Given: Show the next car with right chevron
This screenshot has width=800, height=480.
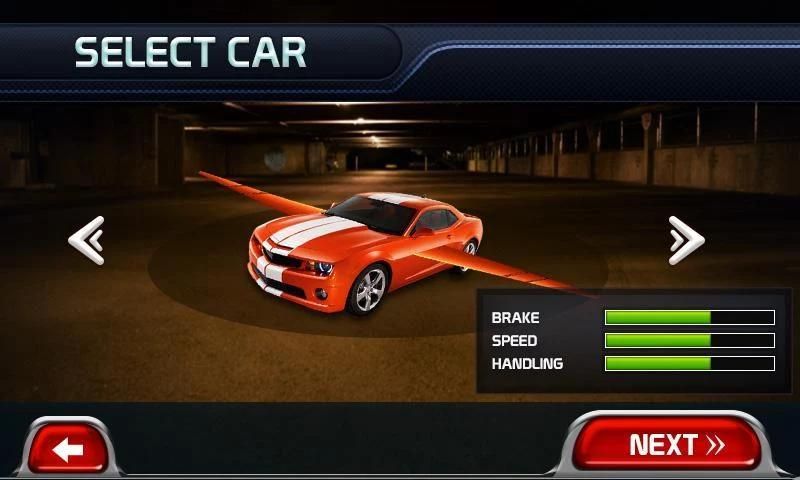Looking at the screenshot, I should coord(686,241).
